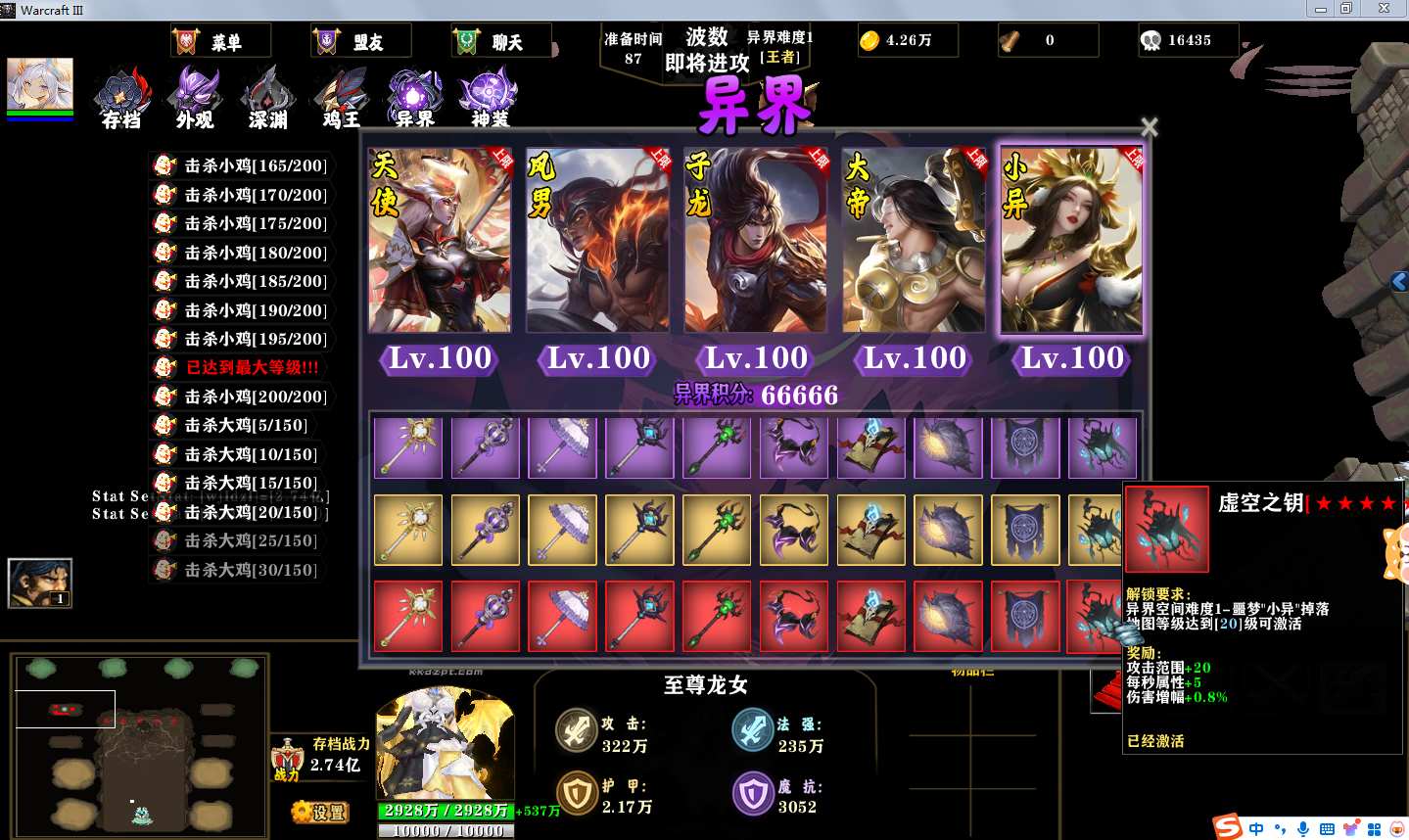Open the 菜单 menu button

pyautogui.click(x=220, y=42)
